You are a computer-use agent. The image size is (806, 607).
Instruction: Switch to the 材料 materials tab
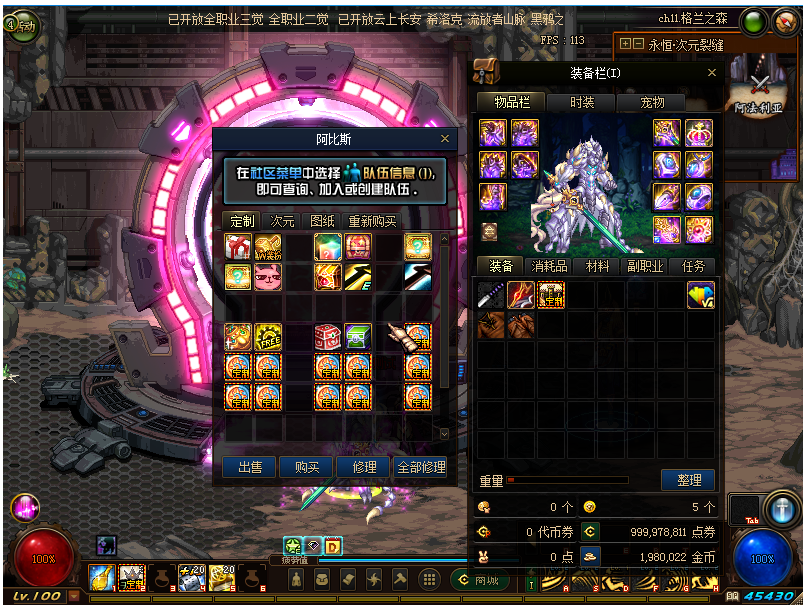click(x=597, y=266)
